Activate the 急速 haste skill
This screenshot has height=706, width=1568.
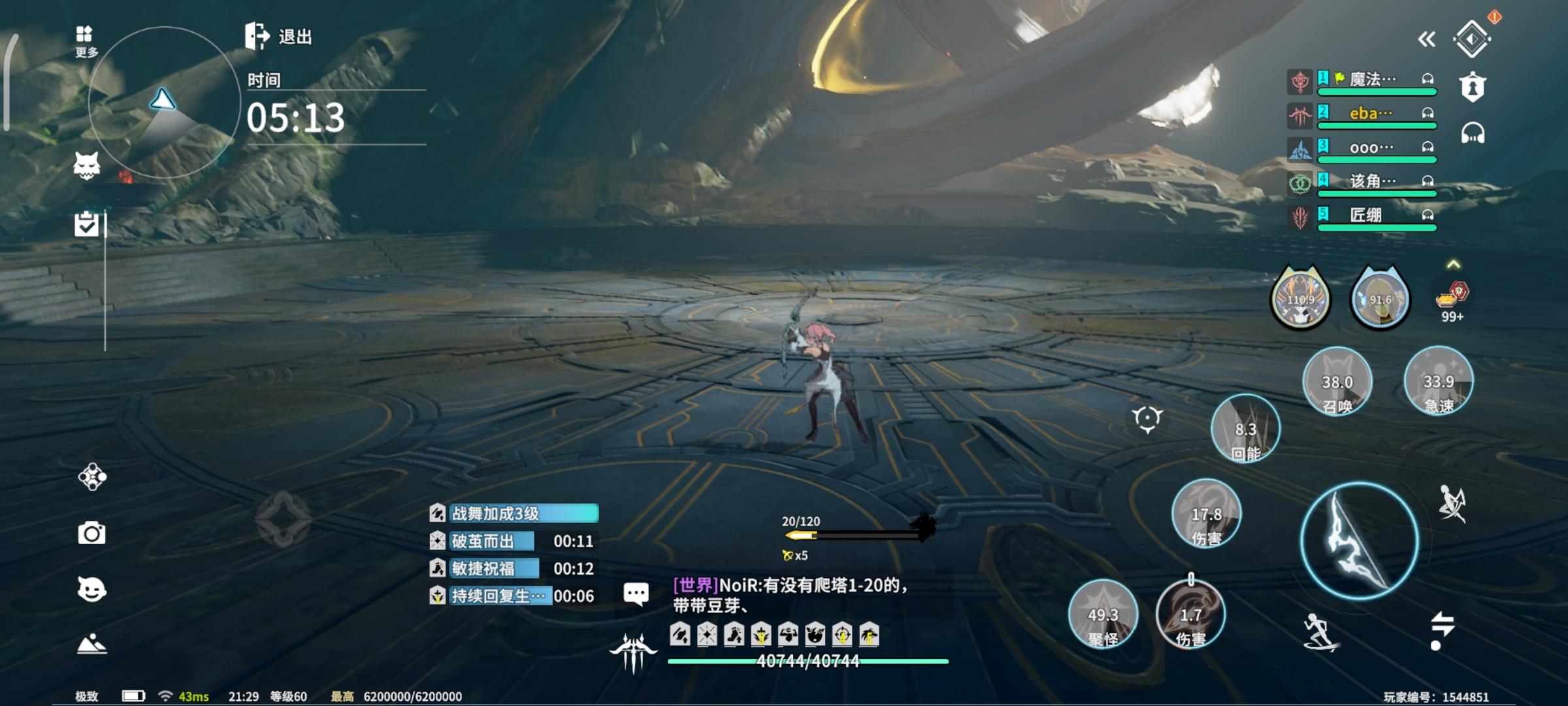(1438, 382)
